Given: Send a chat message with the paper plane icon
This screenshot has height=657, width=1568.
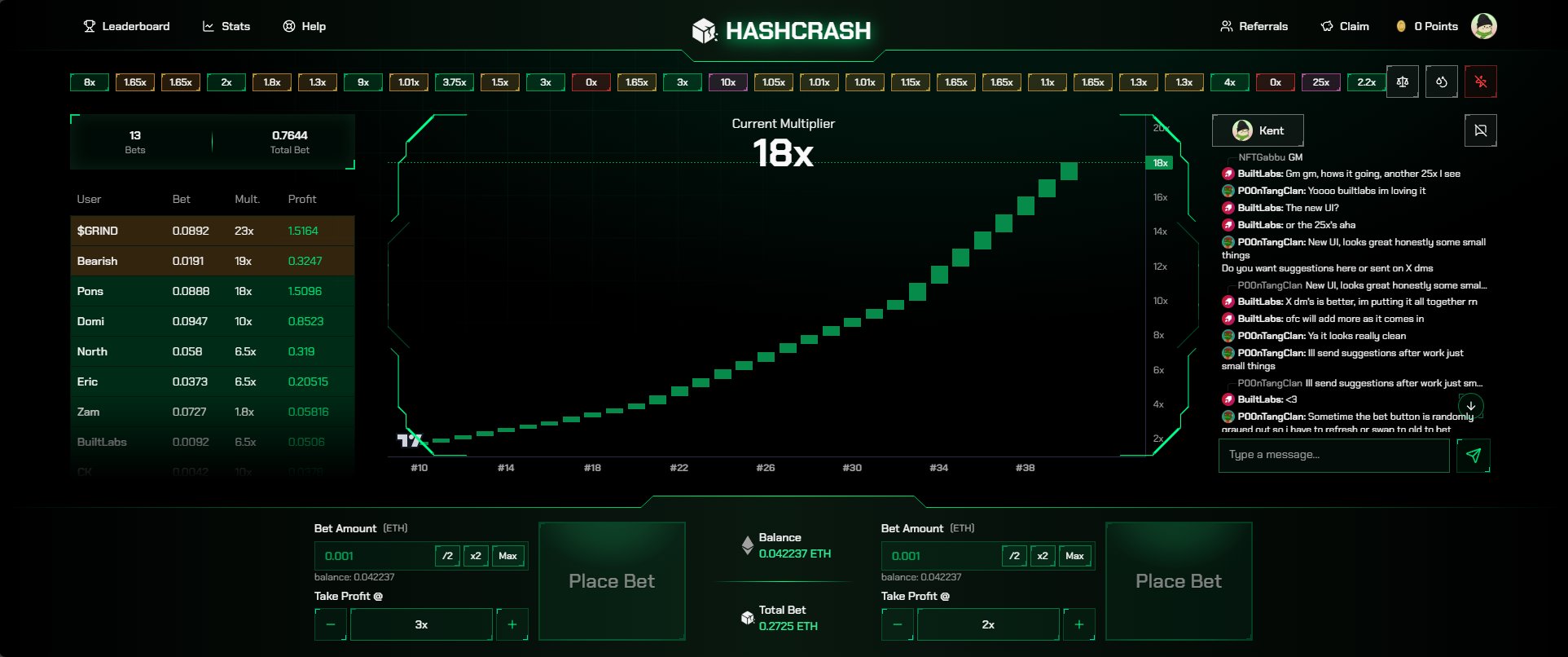Looking at the screenshot, I should coord(1474,456).
